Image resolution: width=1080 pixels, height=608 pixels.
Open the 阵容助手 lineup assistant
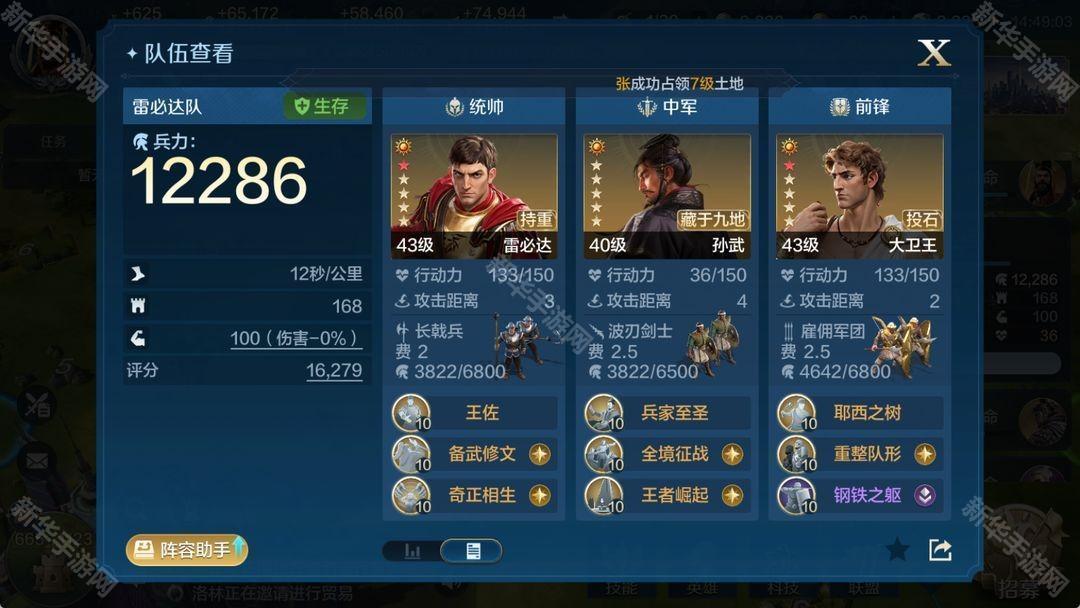[186, 549]
